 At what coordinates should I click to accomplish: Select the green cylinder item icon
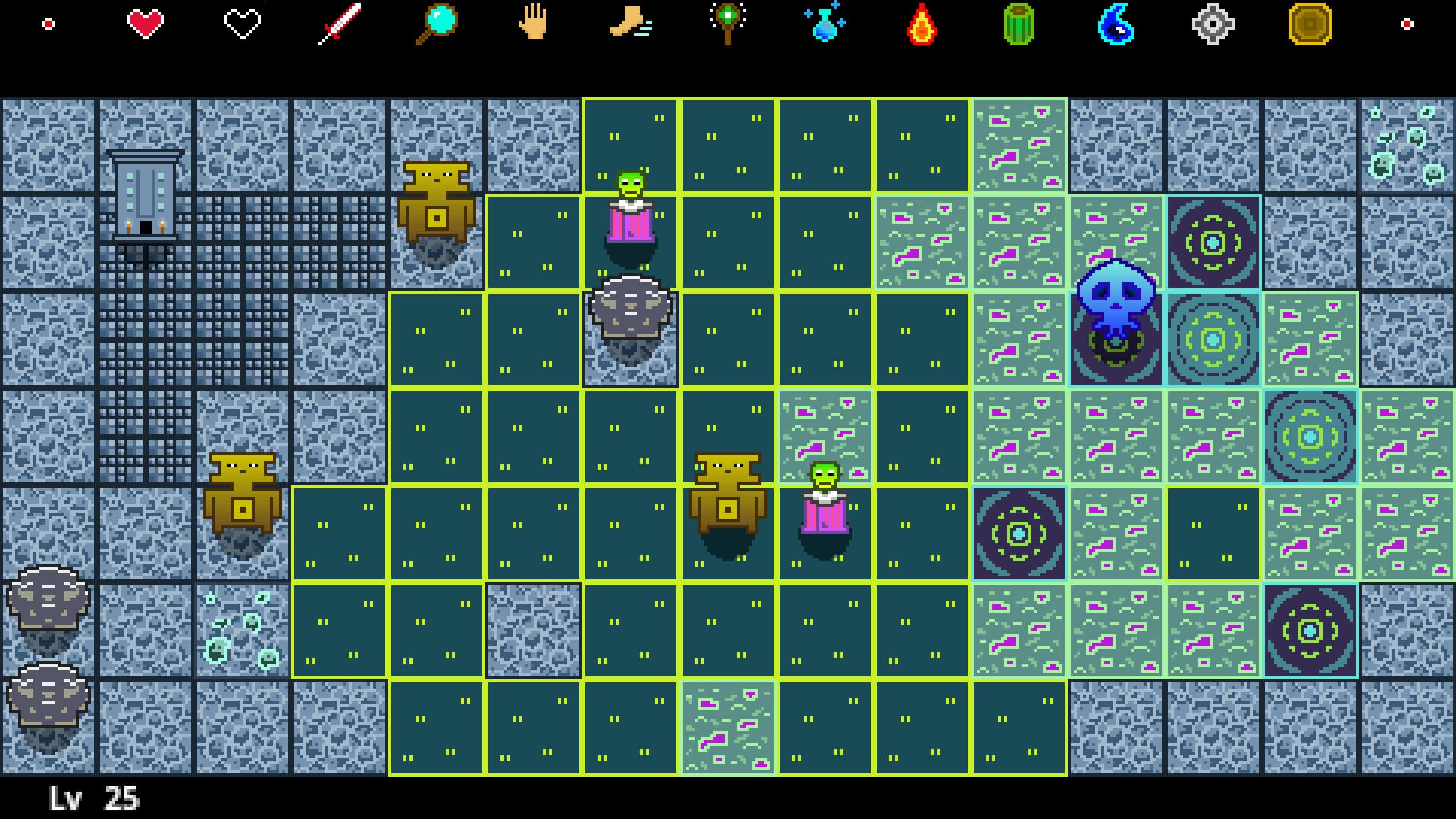[1018, 24]
